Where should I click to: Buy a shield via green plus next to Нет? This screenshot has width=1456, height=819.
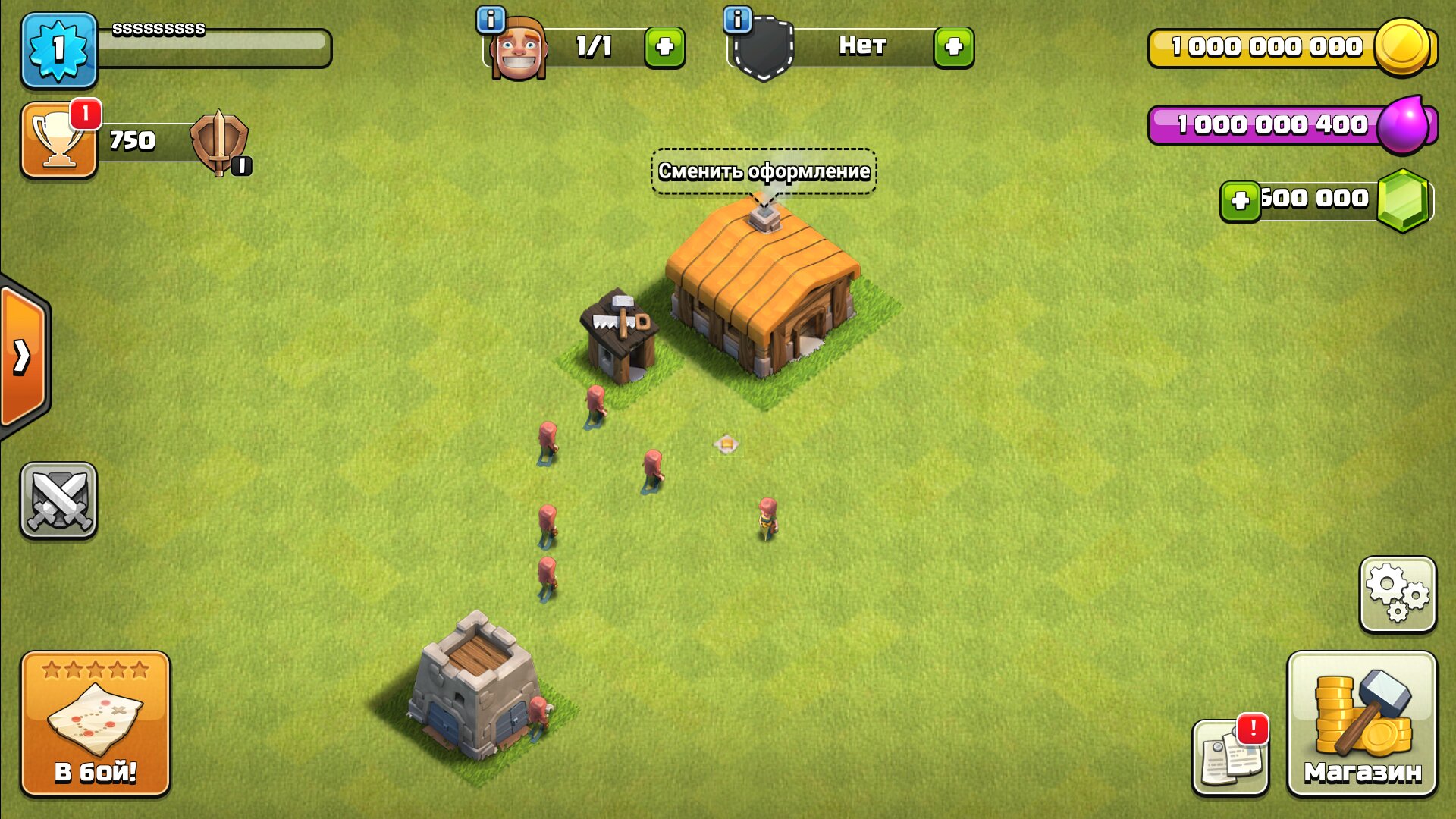pyautogui.click(x=954, y=45)
